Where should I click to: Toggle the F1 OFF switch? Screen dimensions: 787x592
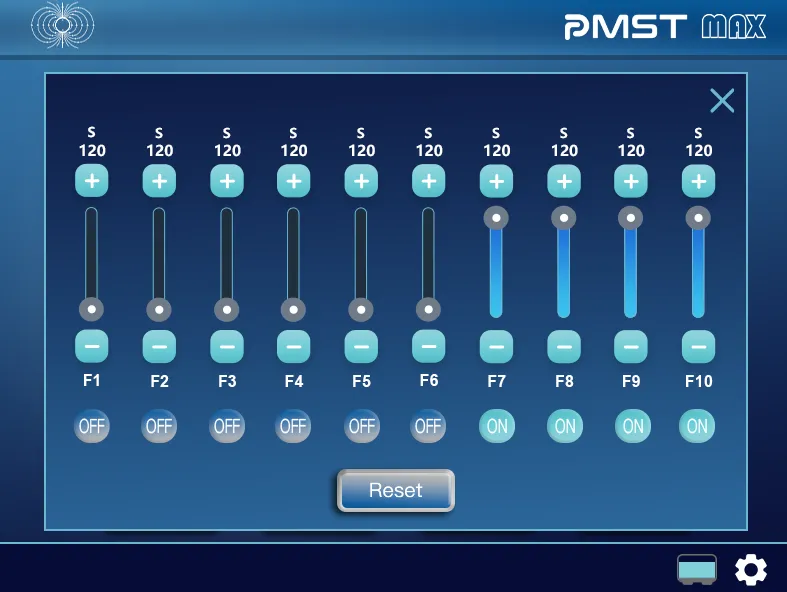pos(92,426)
